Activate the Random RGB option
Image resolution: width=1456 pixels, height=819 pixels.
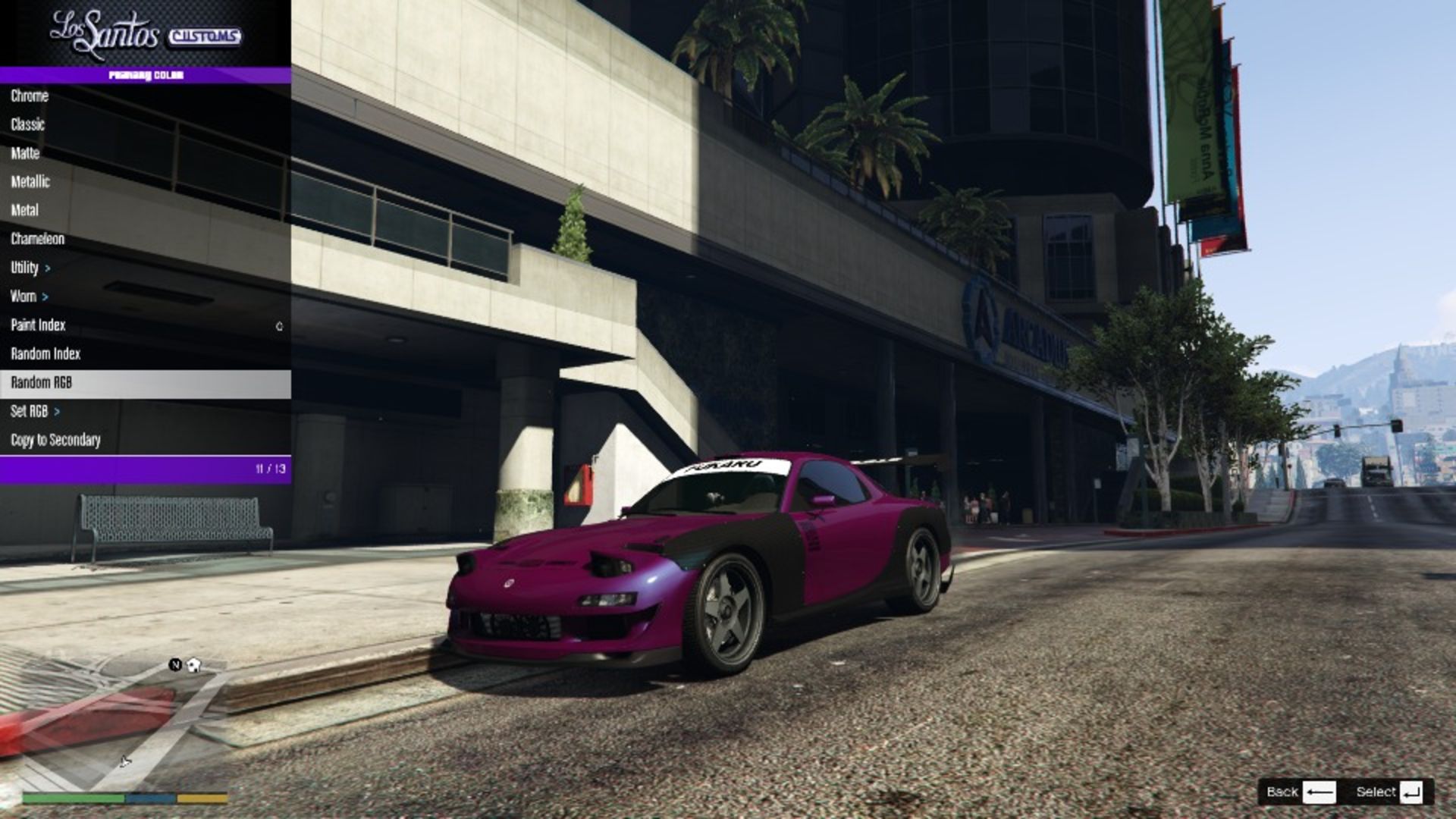39,383
